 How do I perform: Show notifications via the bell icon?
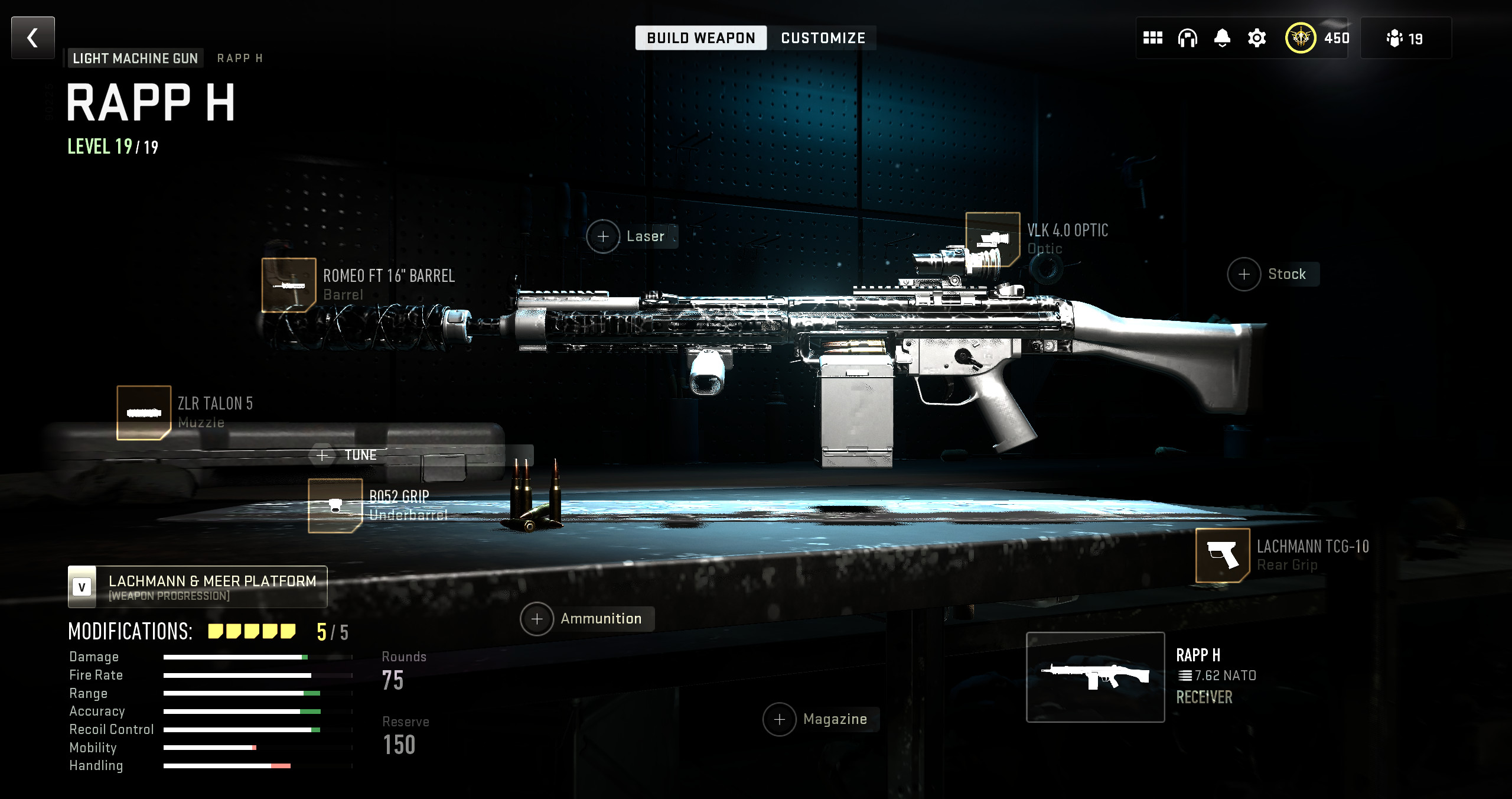1222,38
